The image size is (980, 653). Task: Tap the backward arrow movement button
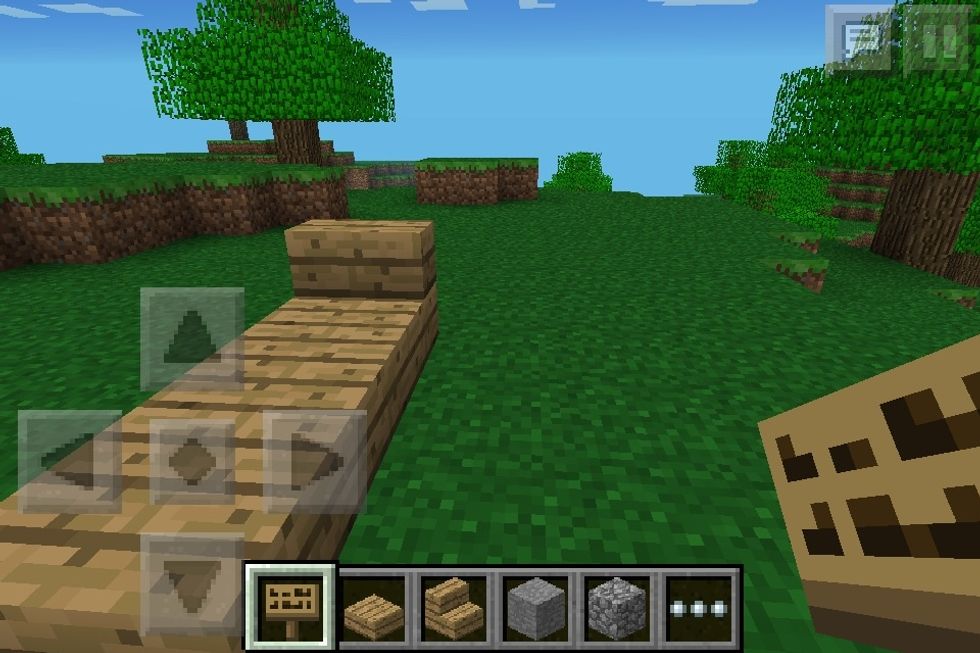point(192,582)
